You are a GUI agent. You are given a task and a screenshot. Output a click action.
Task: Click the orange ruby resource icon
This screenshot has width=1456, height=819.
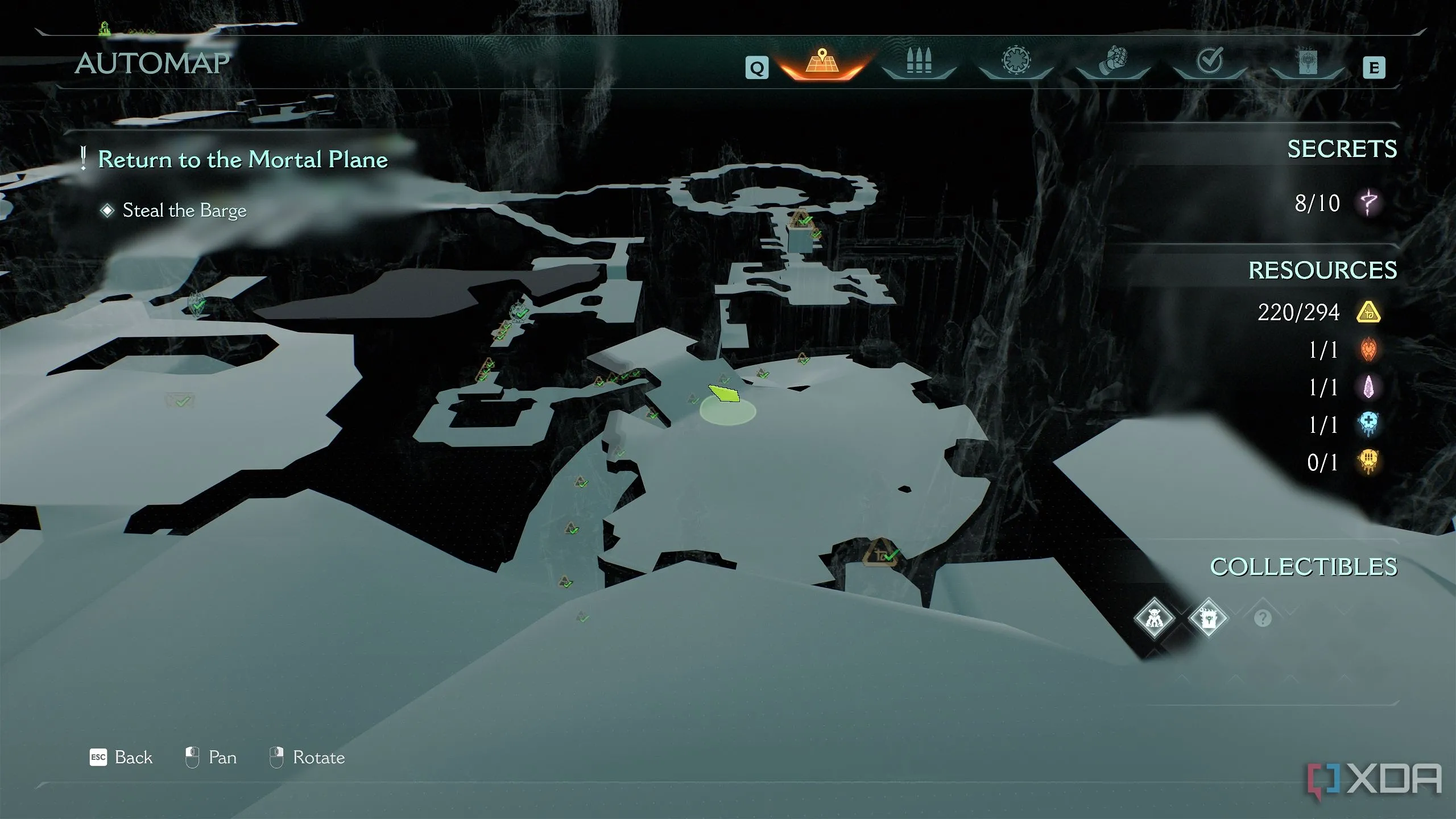1368,350
